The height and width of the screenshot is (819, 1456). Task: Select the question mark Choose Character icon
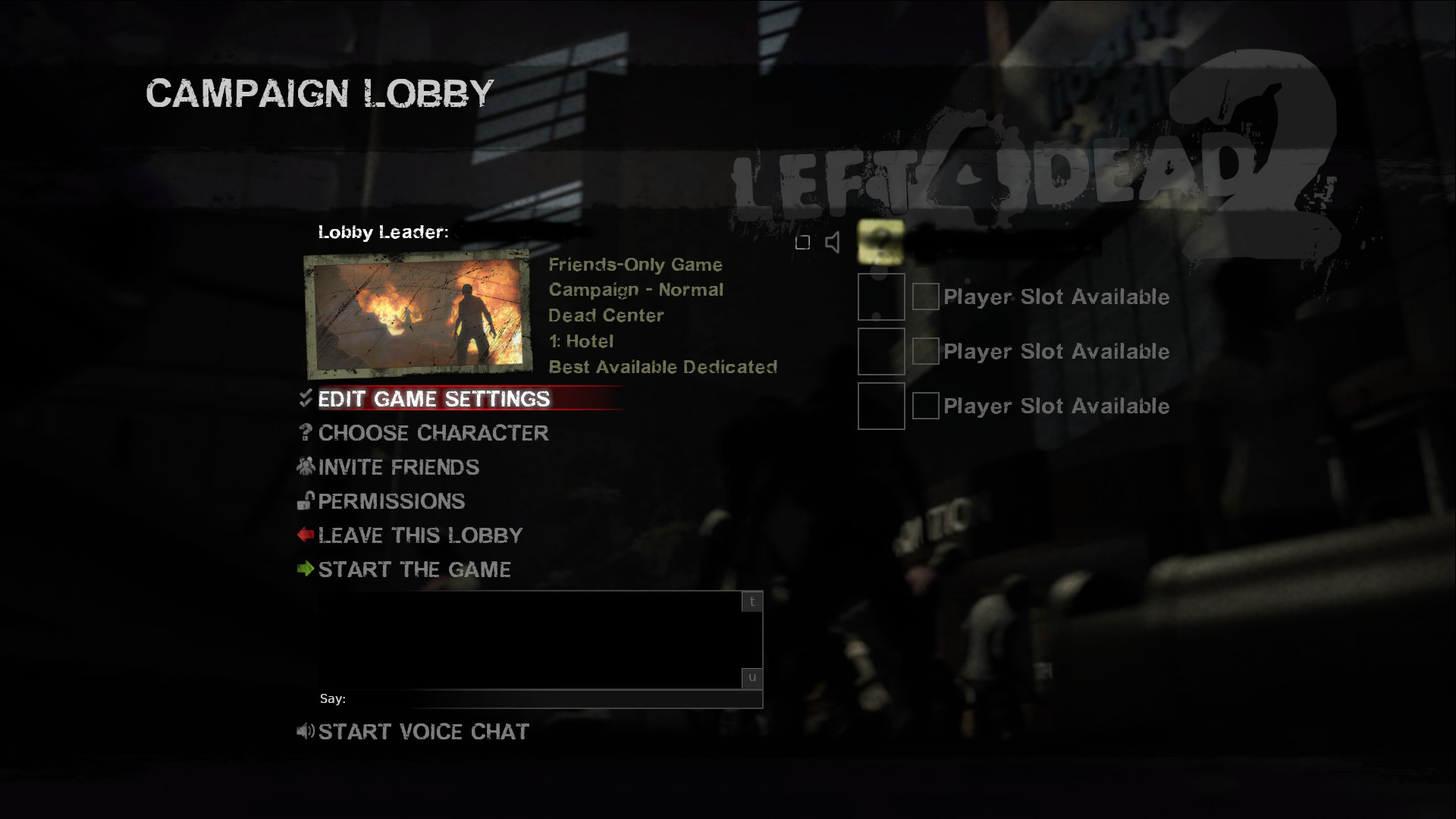306,433
